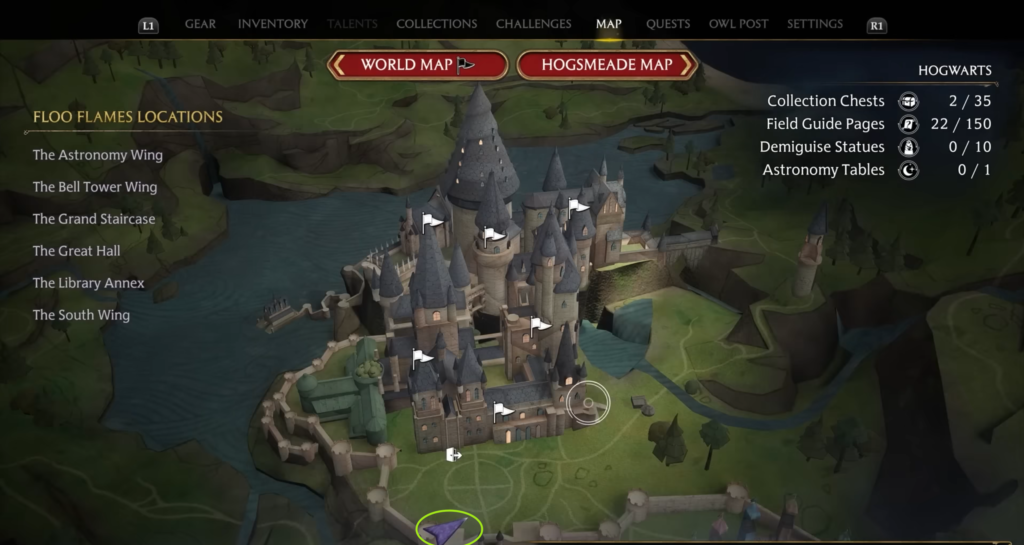Select The South Wing floo flame
1024x545 pixels.
[81, 315]
